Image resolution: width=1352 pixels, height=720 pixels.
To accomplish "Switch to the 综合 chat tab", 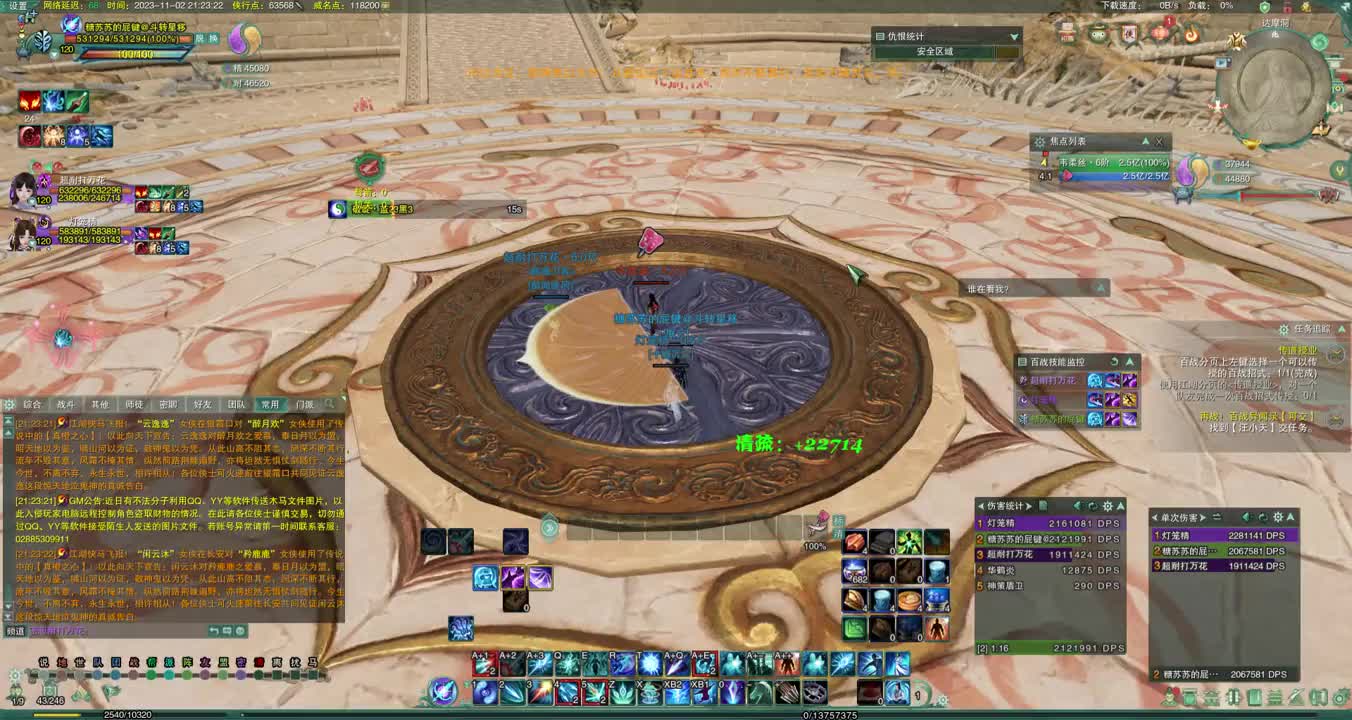I will point(32,405).
